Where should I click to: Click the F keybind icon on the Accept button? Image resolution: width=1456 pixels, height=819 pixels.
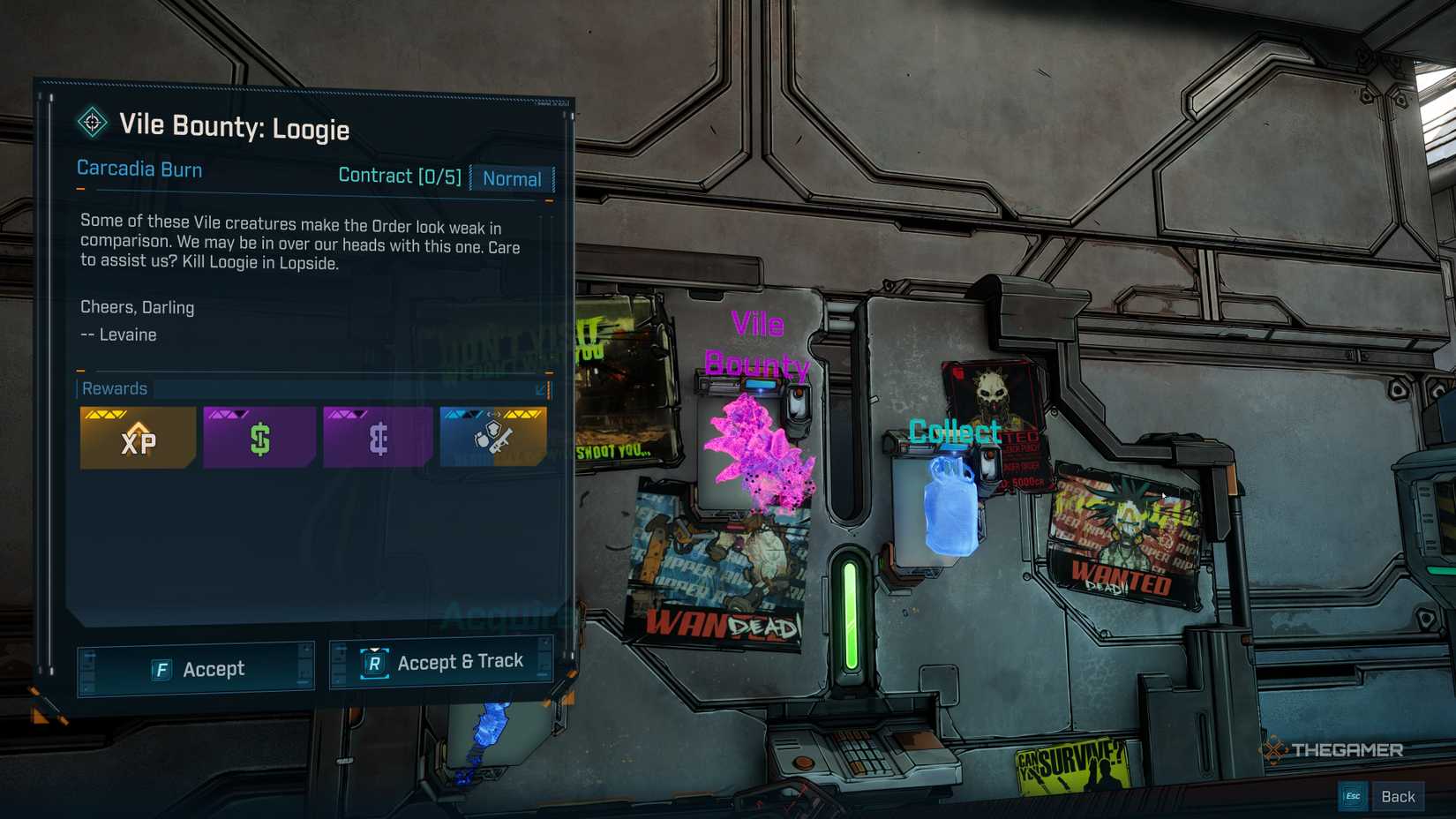161,669
